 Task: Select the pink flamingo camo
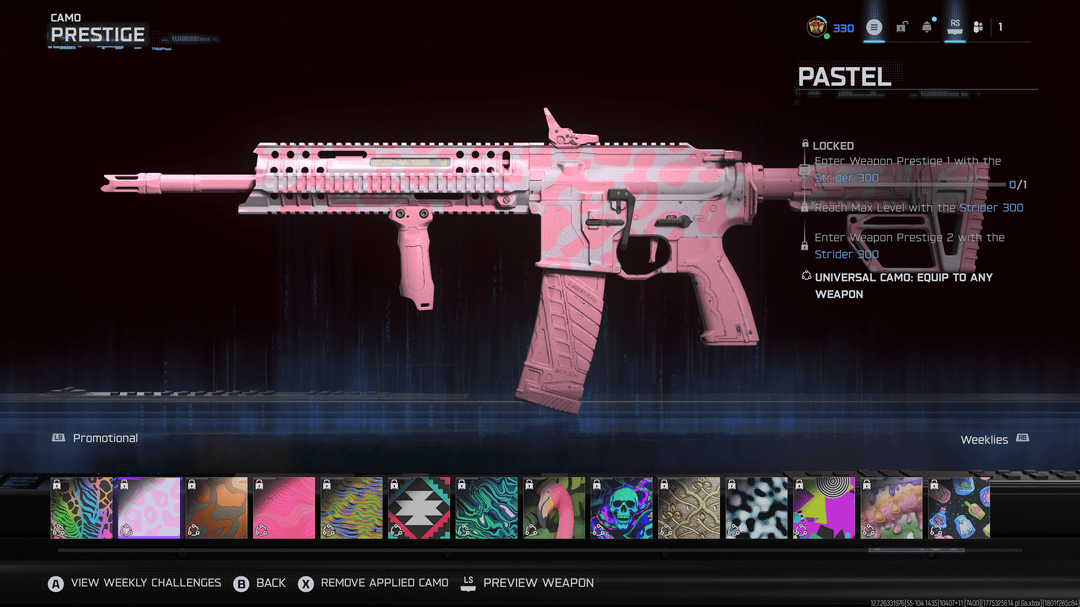coord(554,508)
